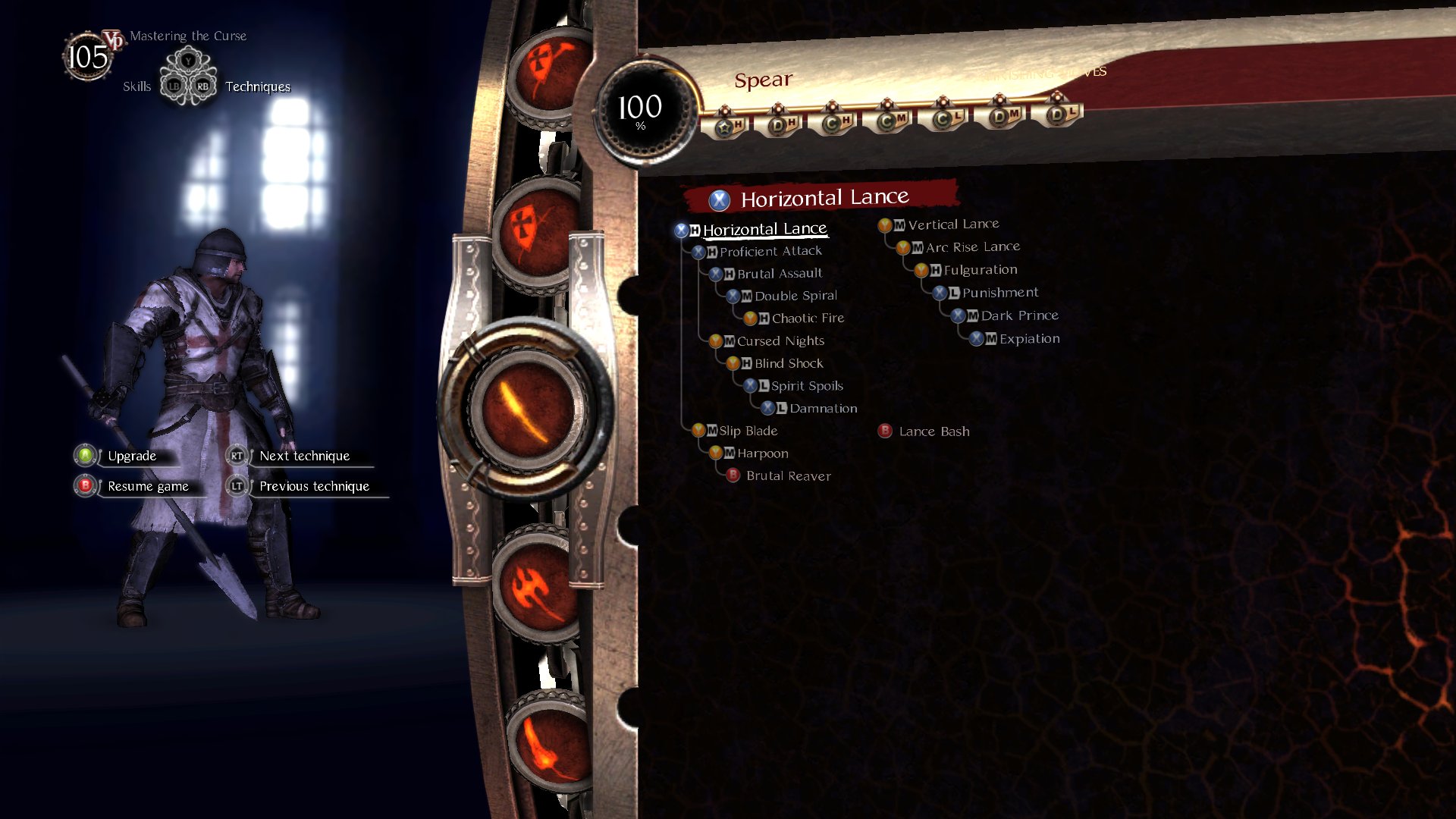Choose the Arc Rise Lance technique
1456x819 pixels.
(972, 247)
